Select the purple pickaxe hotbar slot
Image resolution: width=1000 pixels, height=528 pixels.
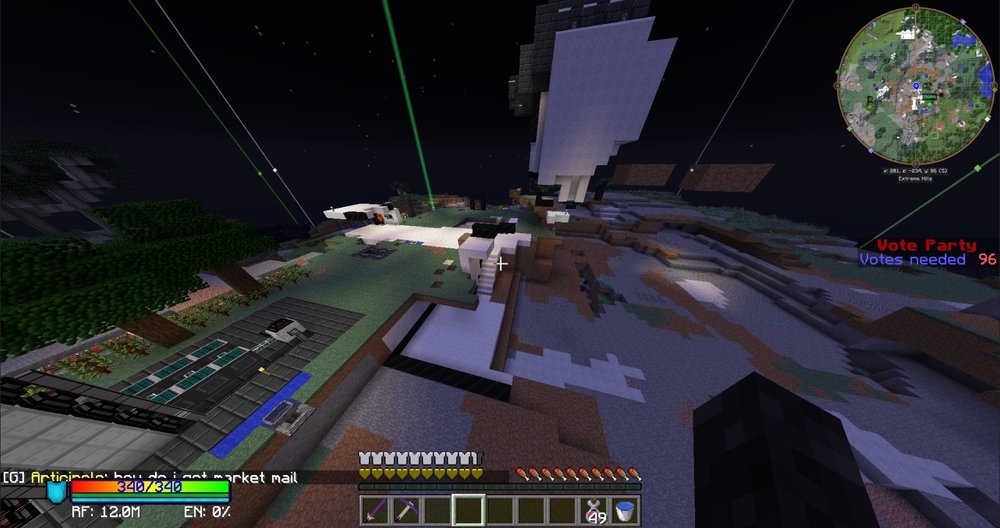pyautogui.click(x=406, y=510)
